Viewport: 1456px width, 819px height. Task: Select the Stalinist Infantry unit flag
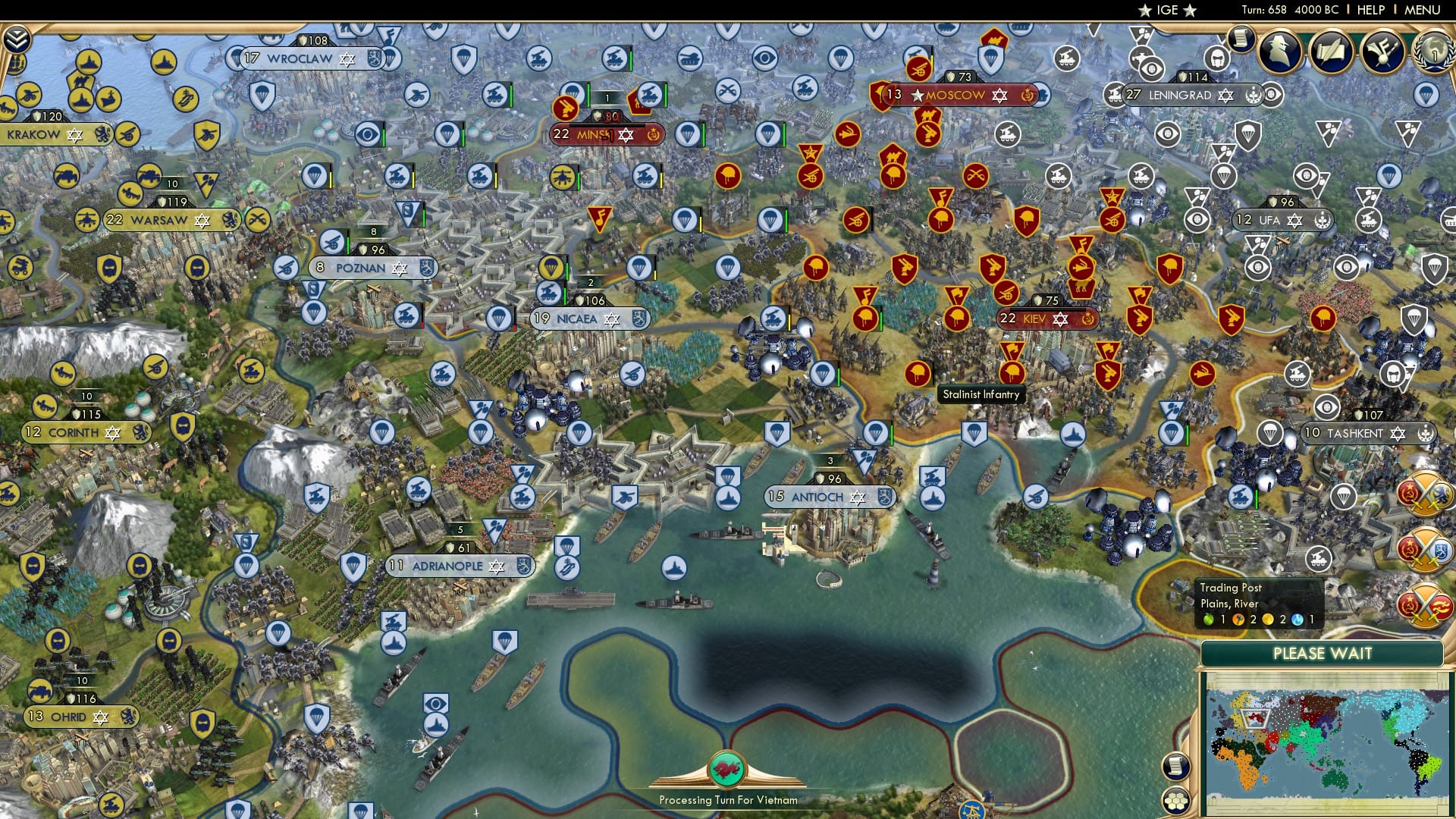(1011, 373)
